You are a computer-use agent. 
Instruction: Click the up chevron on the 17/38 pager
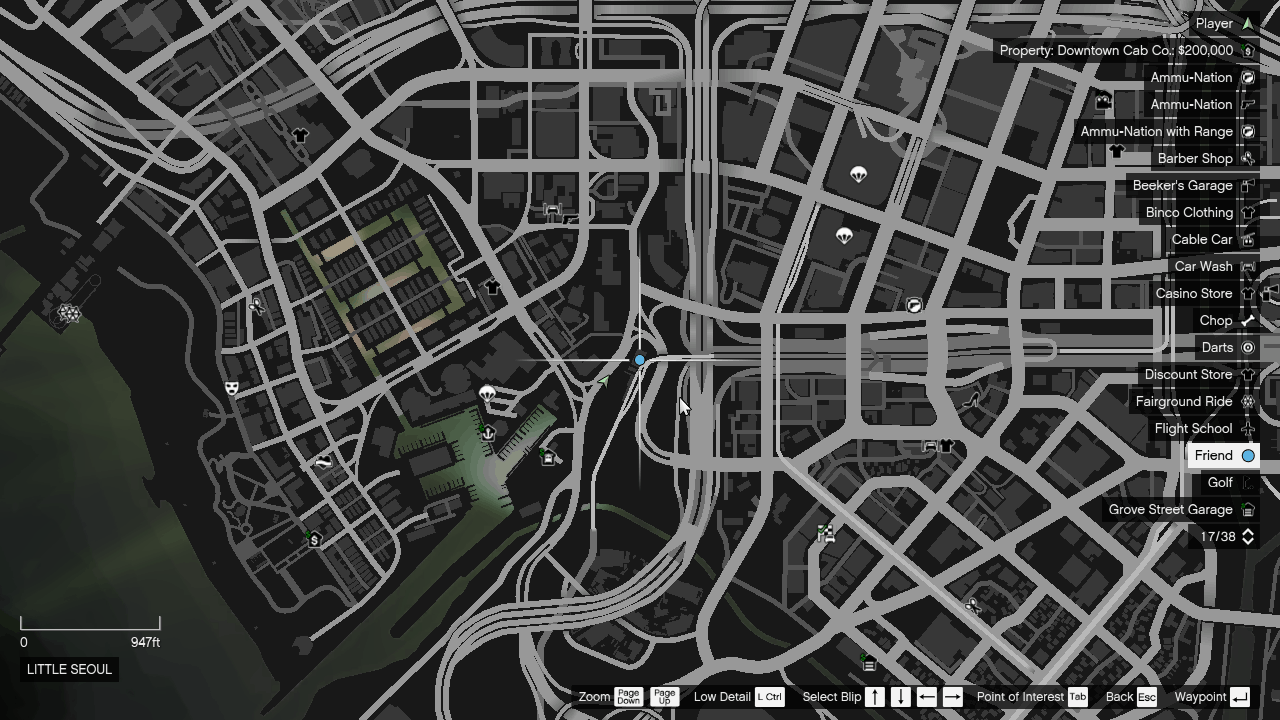(x=1246, y=533)
